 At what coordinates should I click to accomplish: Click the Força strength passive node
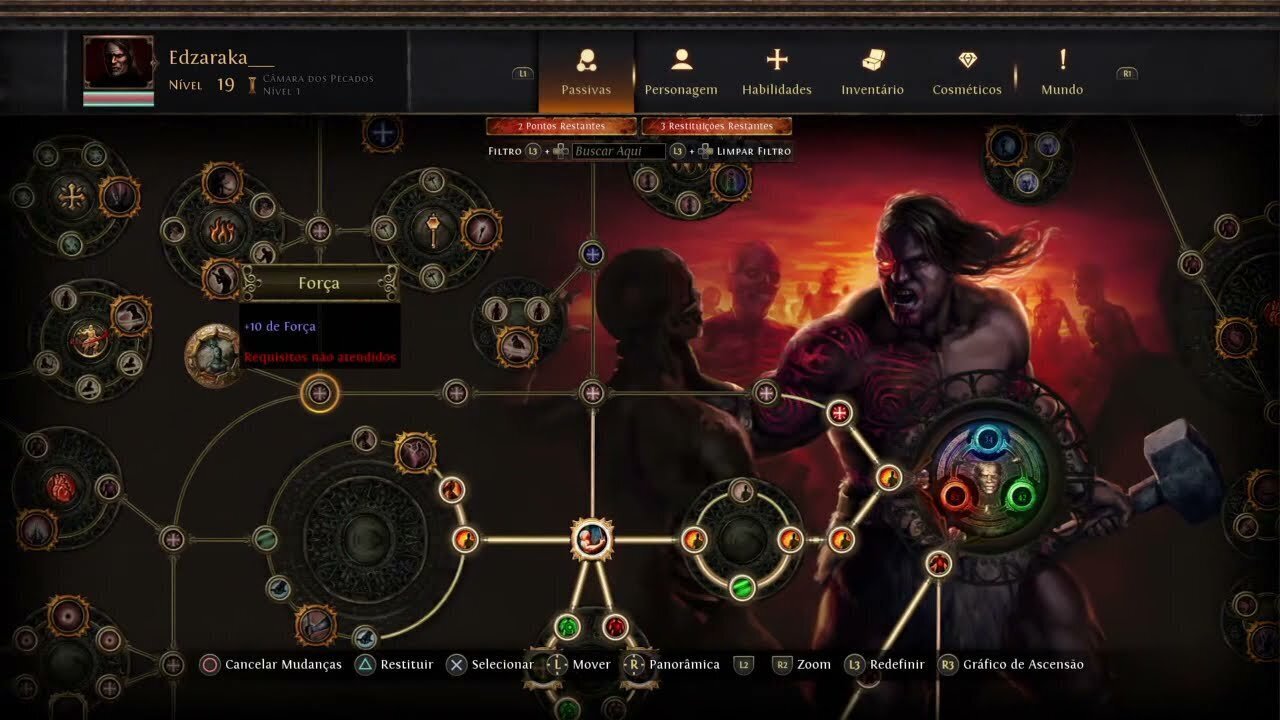[318, 395]
